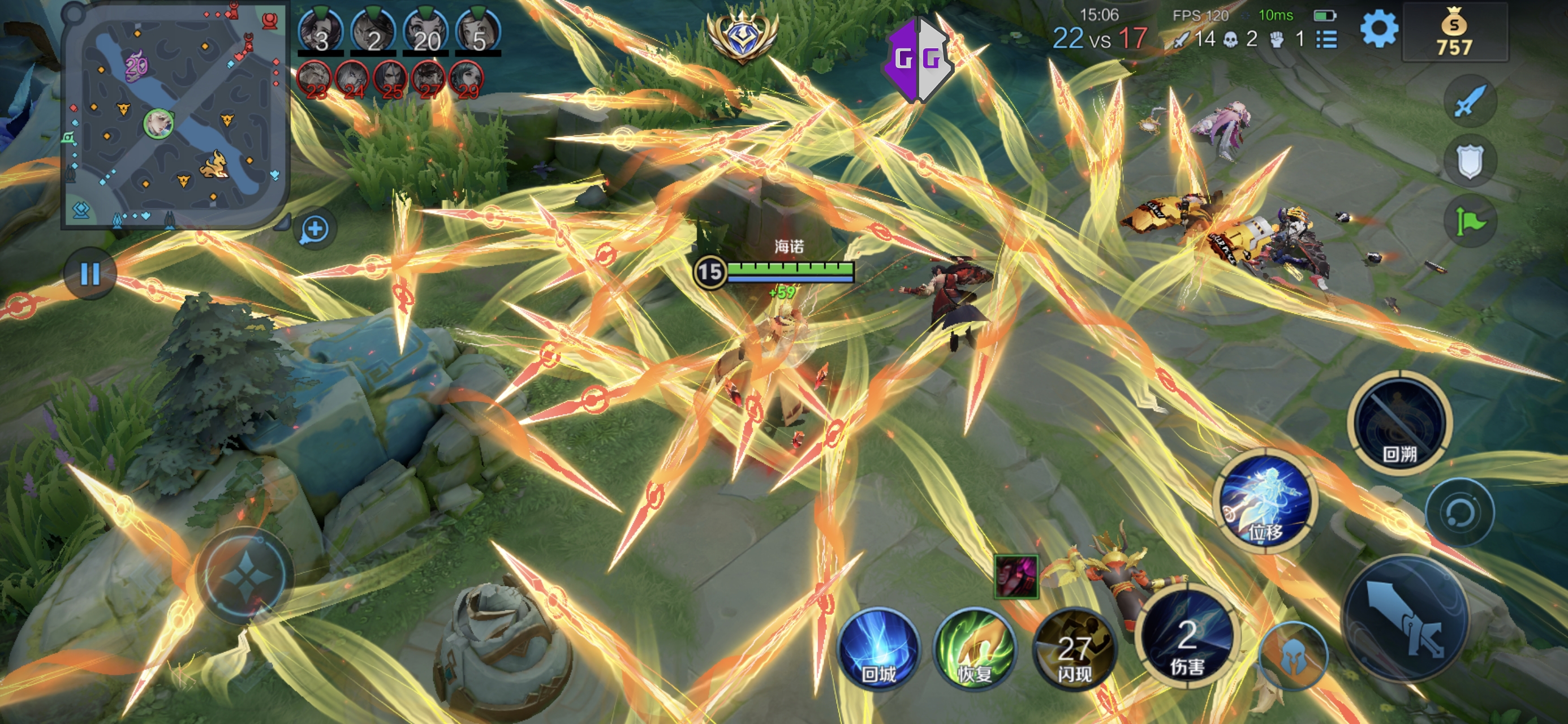The width and height of the screenshot is (1568, 724).
Task: Show the scoreboard list icon
Action: click(x=1327, y=40)
